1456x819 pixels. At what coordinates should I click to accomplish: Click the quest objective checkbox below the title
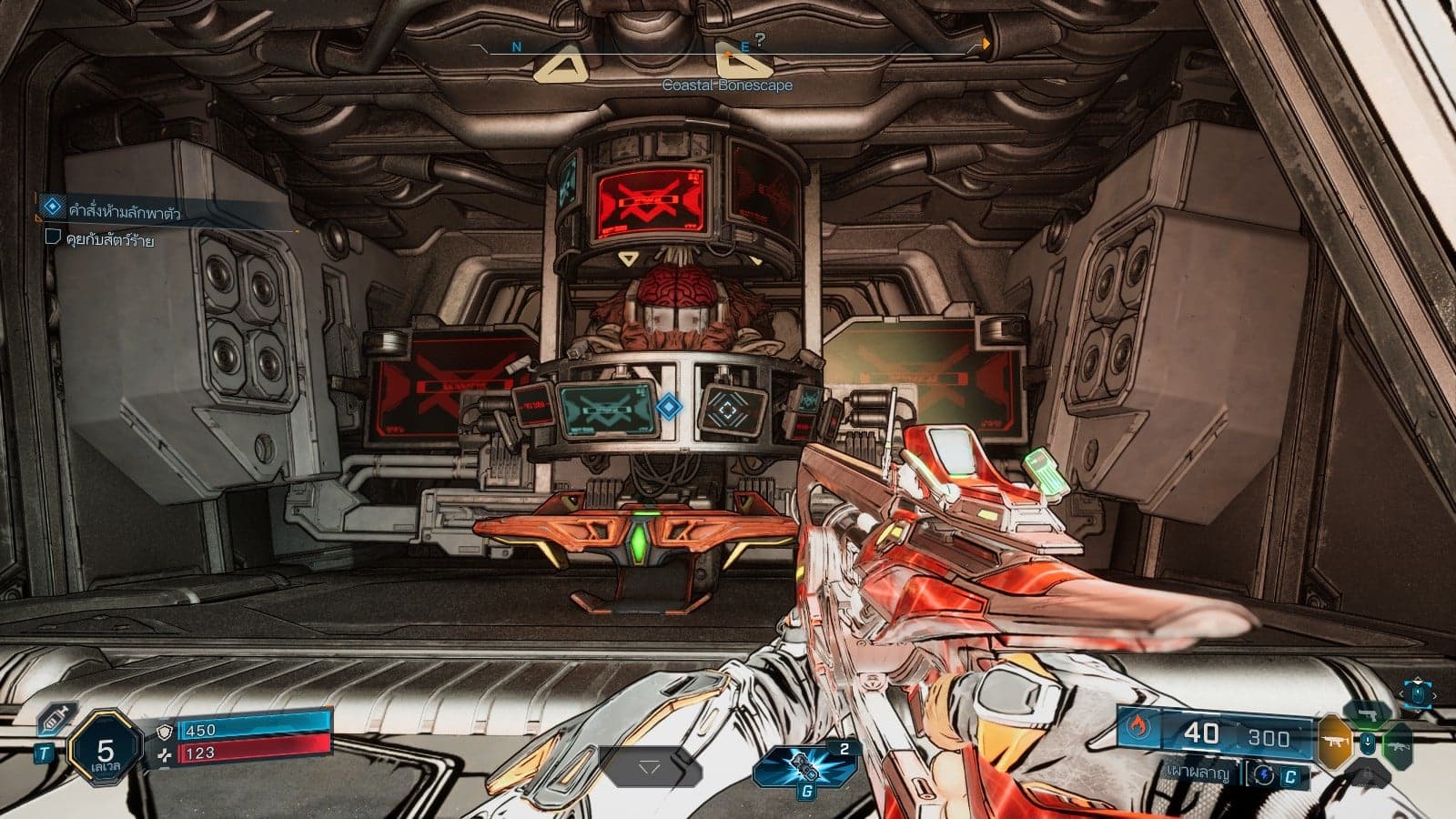click(52, 239)
